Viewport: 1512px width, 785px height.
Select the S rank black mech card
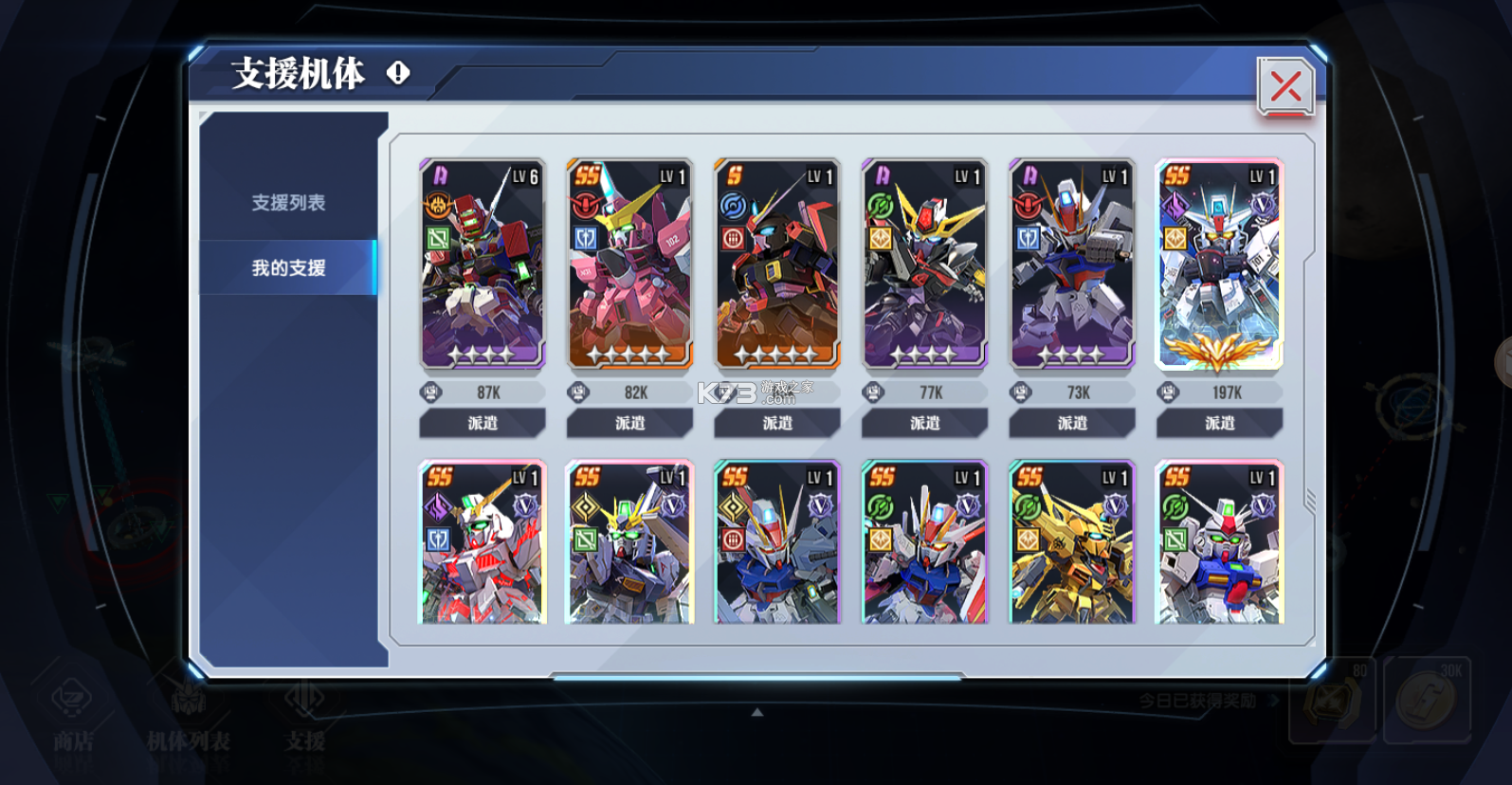[x=777, y=264]
